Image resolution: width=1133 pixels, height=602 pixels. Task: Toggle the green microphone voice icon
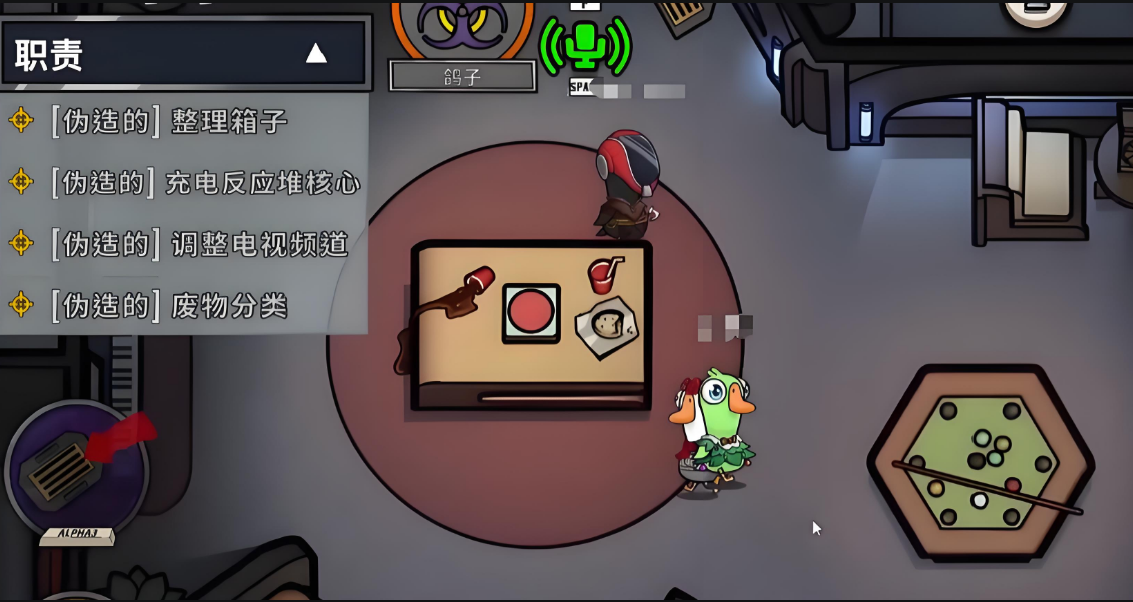coord(585,45)
